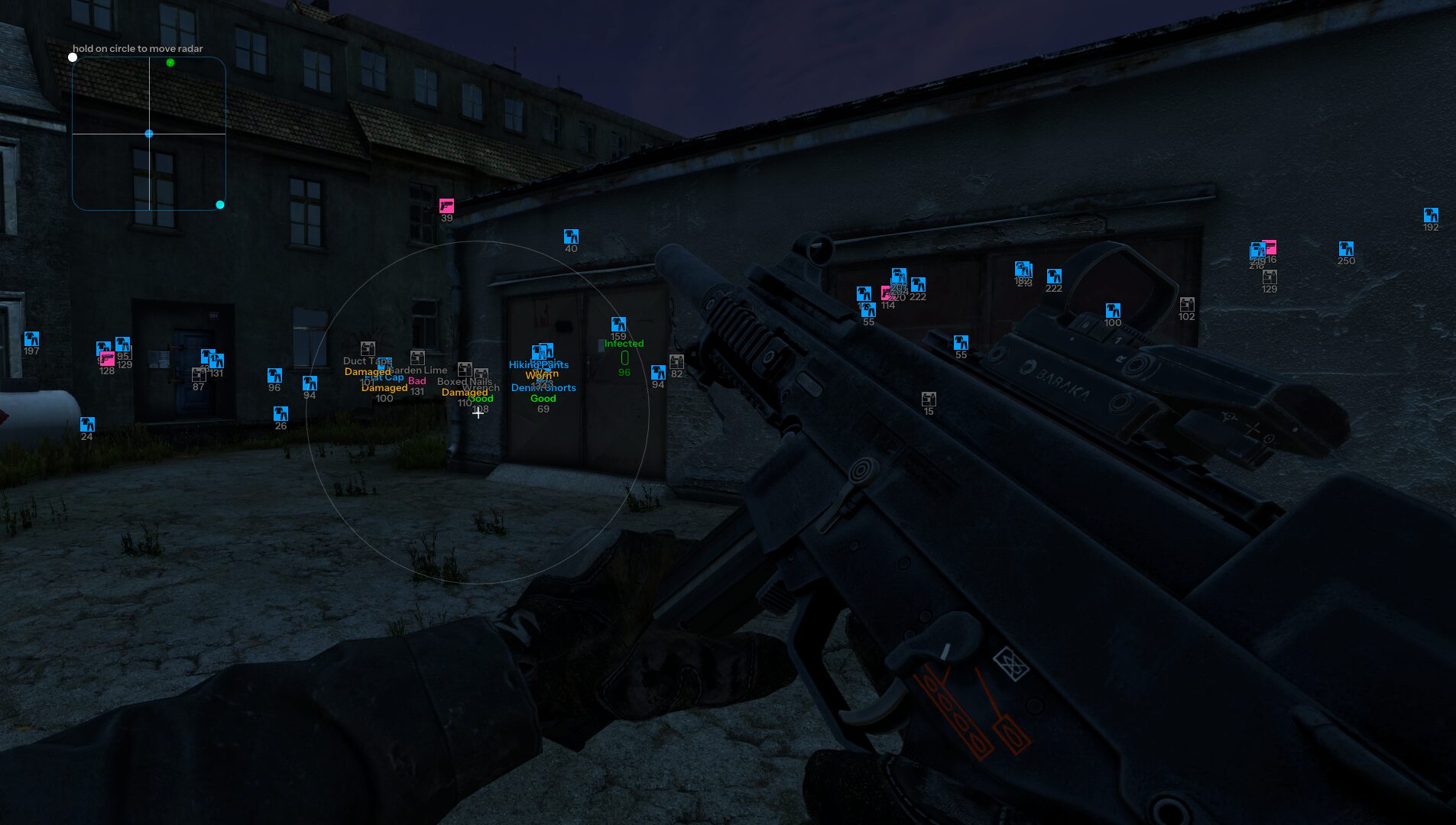Viewport: 1456px width, 825px height.
Task: Select the green blip on the radar
Action: (x=170, y=63)
